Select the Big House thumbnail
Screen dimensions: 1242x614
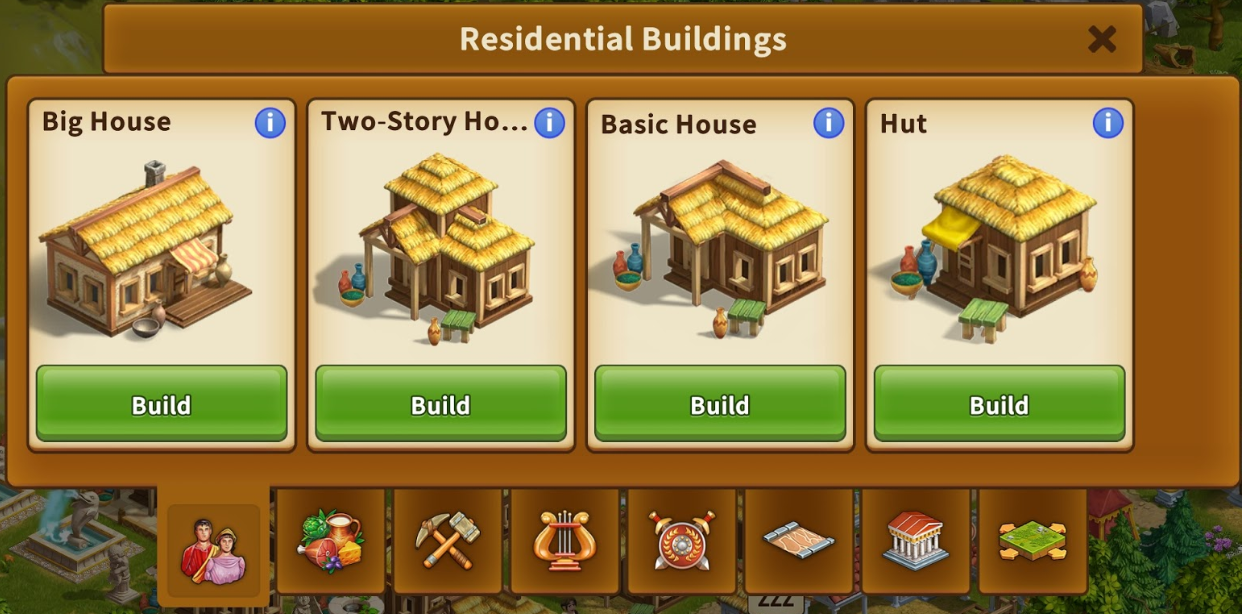(x=145, y=250)
